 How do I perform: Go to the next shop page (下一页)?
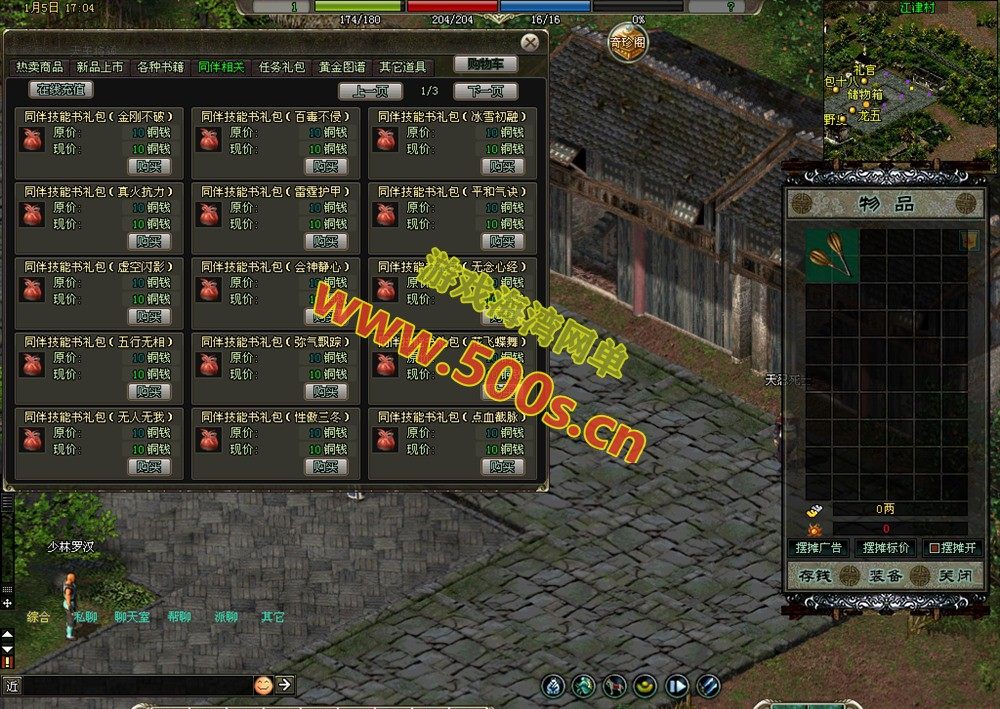[485, 91]
